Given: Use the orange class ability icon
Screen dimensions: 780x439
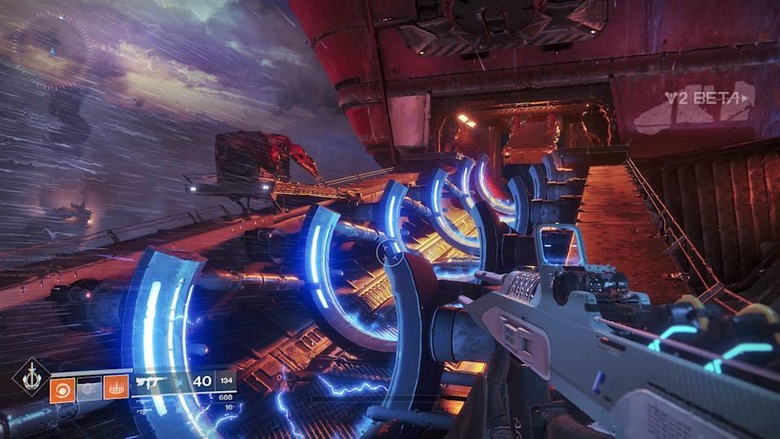Looking at the screenshot, I should tap(116, 387).
